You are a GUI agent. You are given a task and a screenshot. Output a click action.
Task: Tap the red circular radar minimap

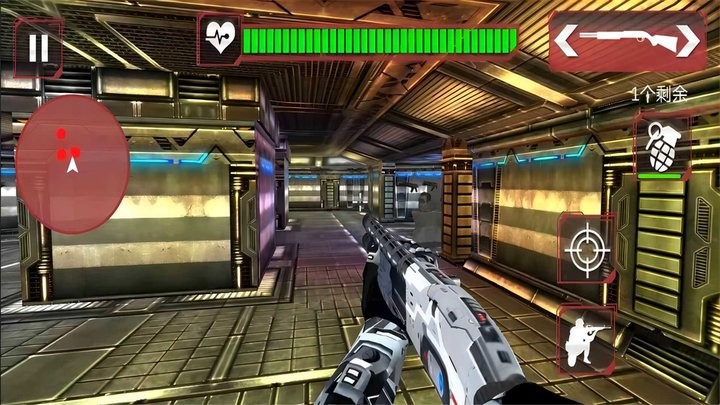(x=72, y=165)
